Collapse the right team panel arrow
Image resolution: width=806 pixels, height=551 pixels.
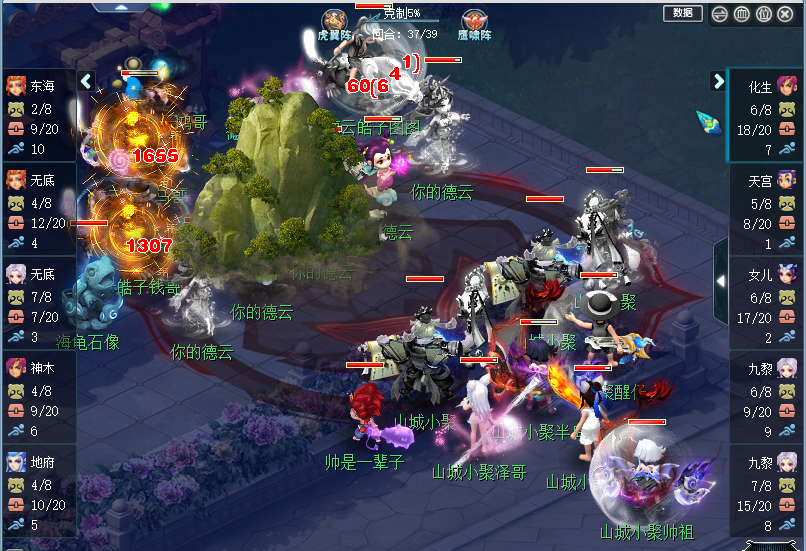point(718,81)
